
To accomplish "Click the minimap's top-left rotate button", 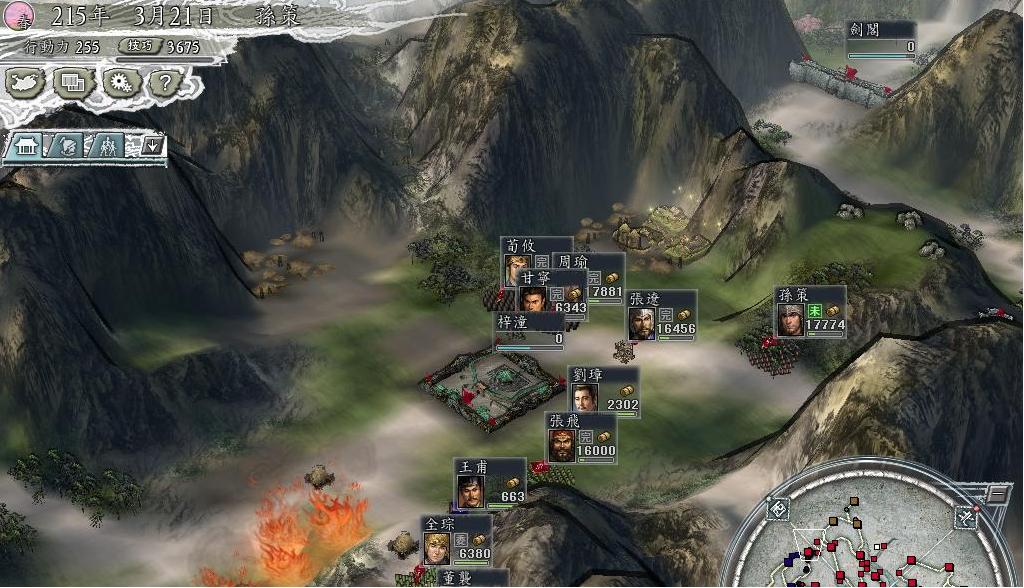I will coord(777,510).
